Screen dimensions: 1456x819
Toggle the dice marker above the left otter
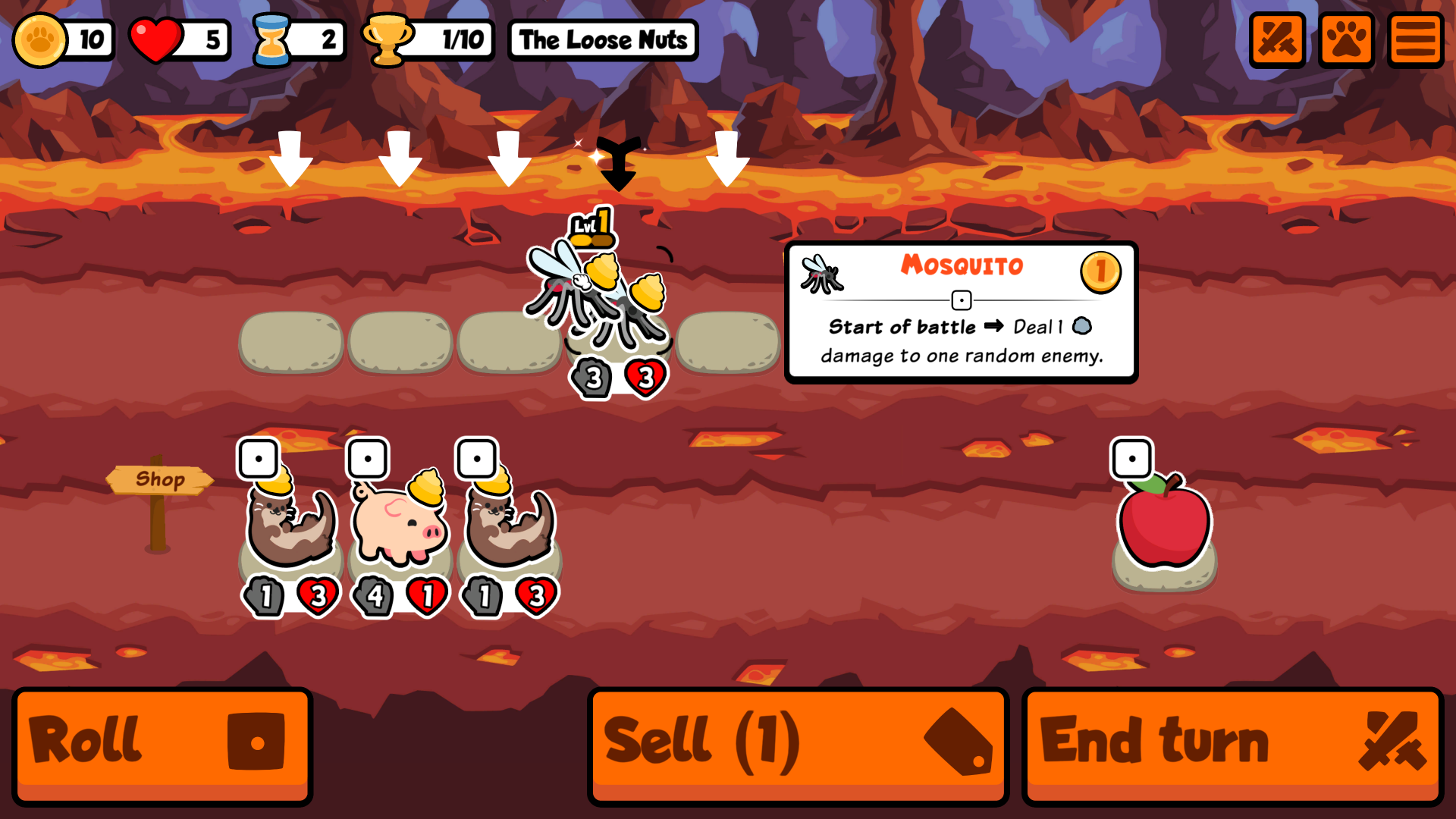[260, 457]
